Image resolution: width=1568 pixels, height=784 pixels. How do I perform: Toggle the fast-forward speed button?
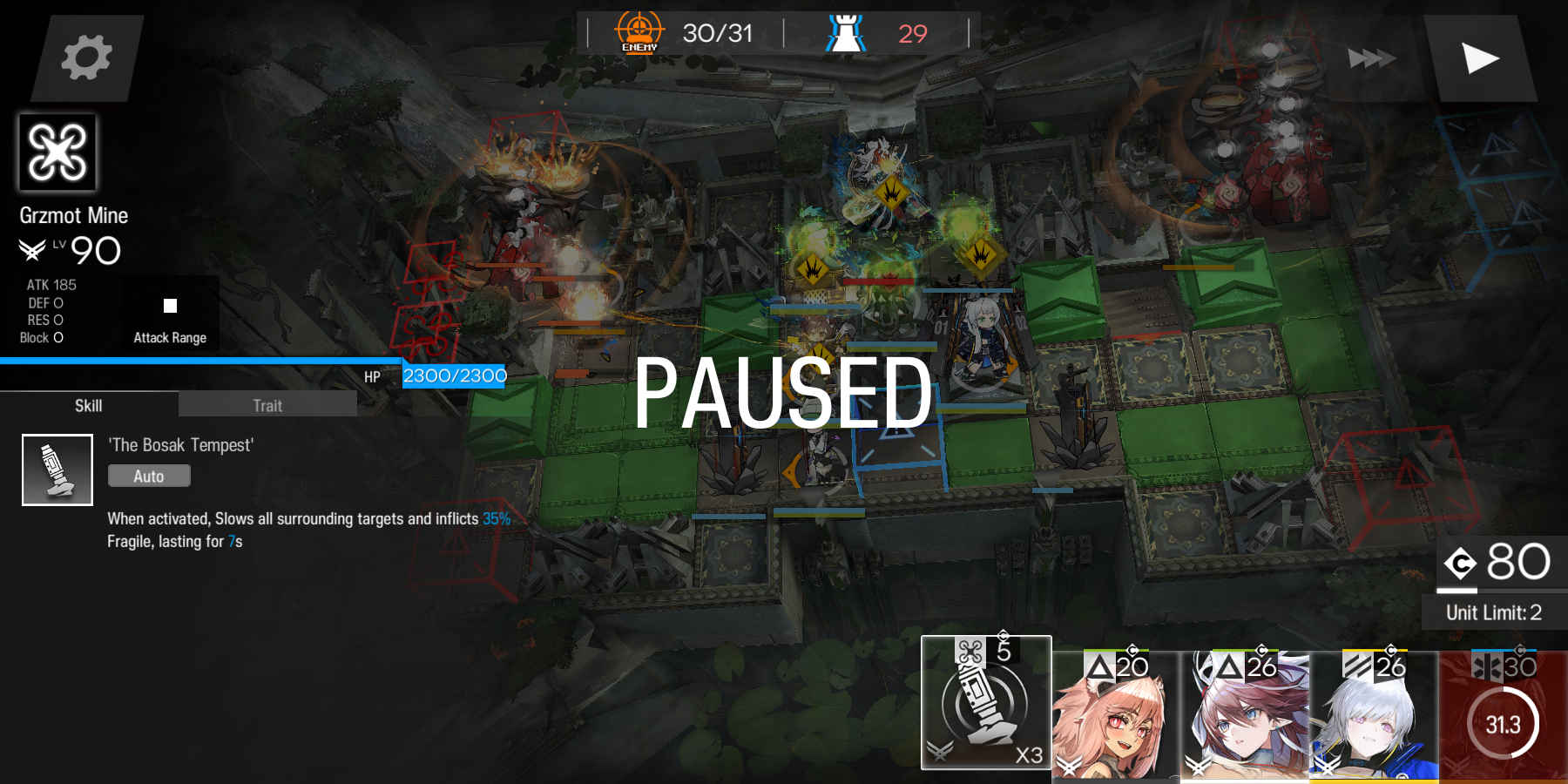coord(1371,58)
